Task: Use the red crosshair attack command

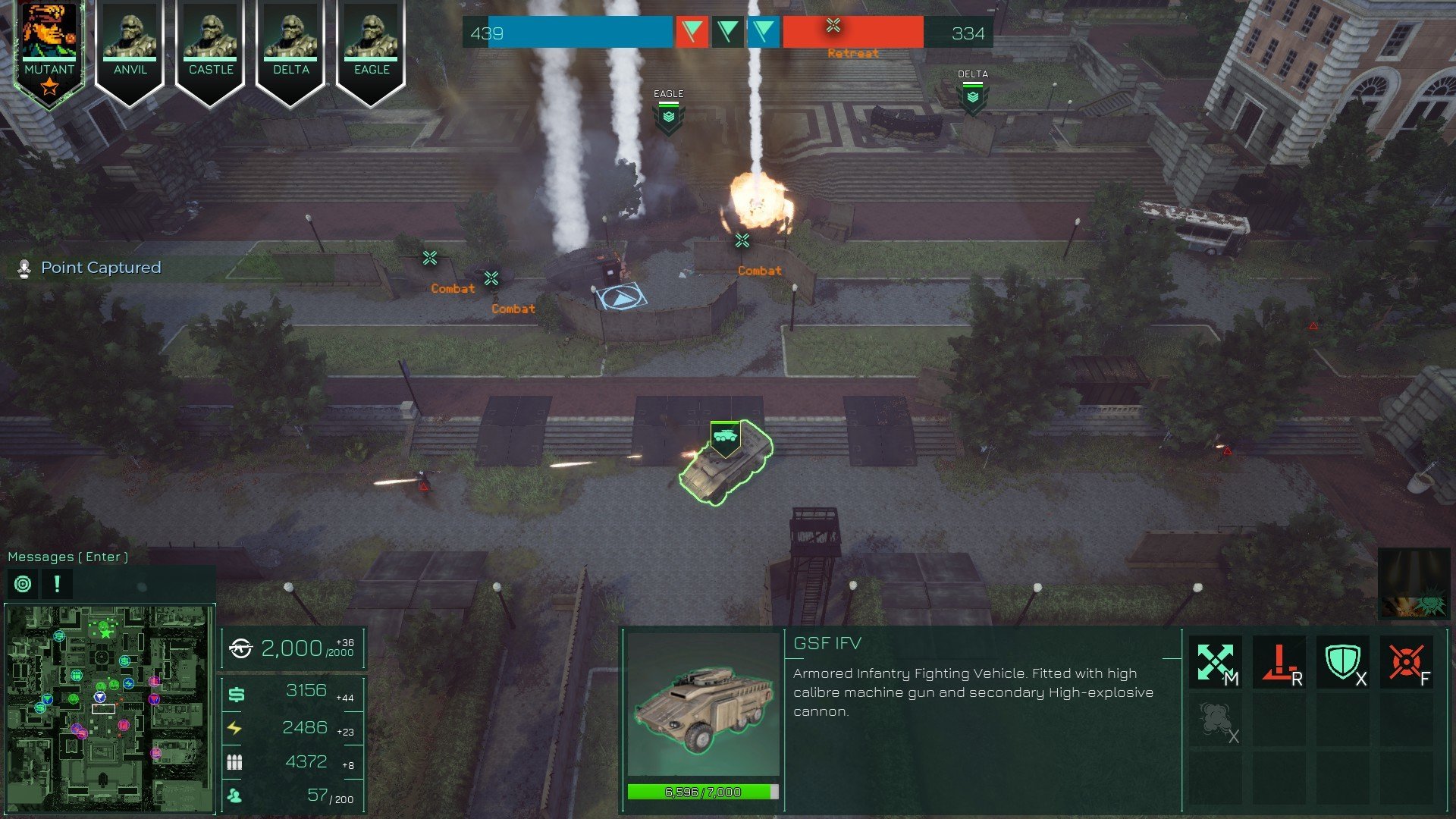Action: 1407,662
